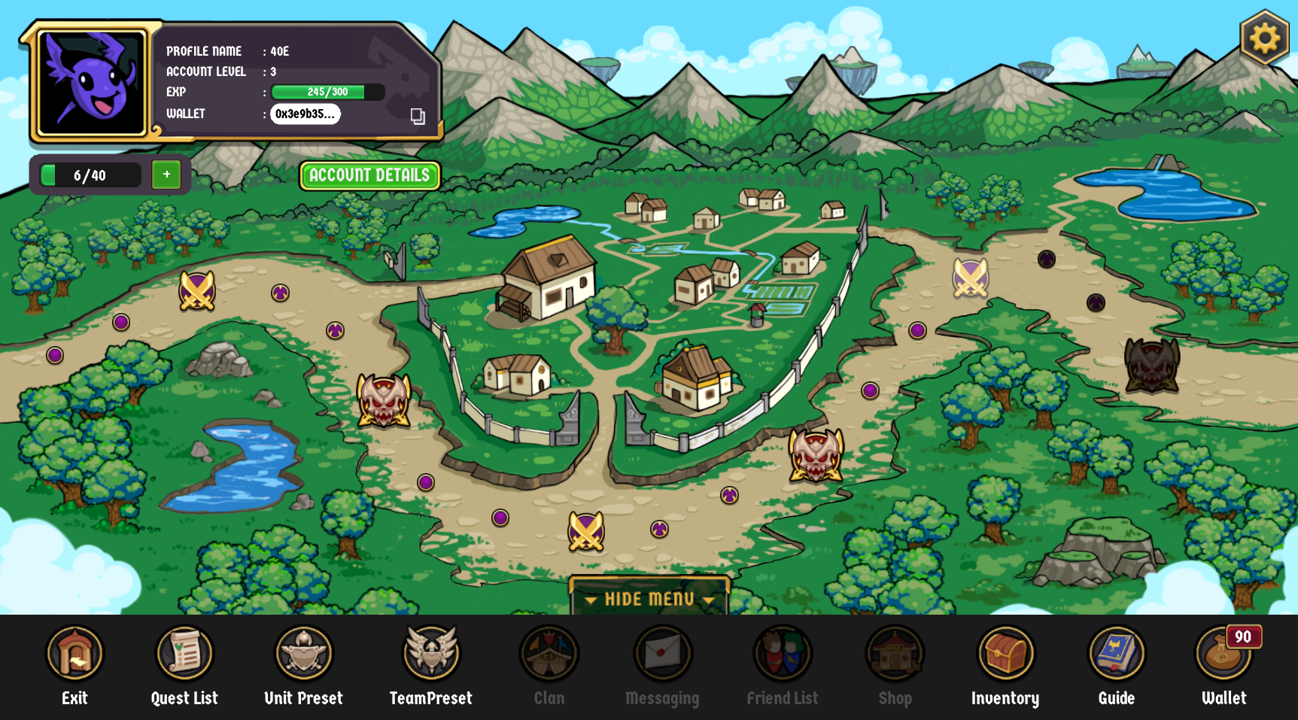Screen dimensions: 1298x720
Task: Click the gear settings icon
Action: (1264, 38)
